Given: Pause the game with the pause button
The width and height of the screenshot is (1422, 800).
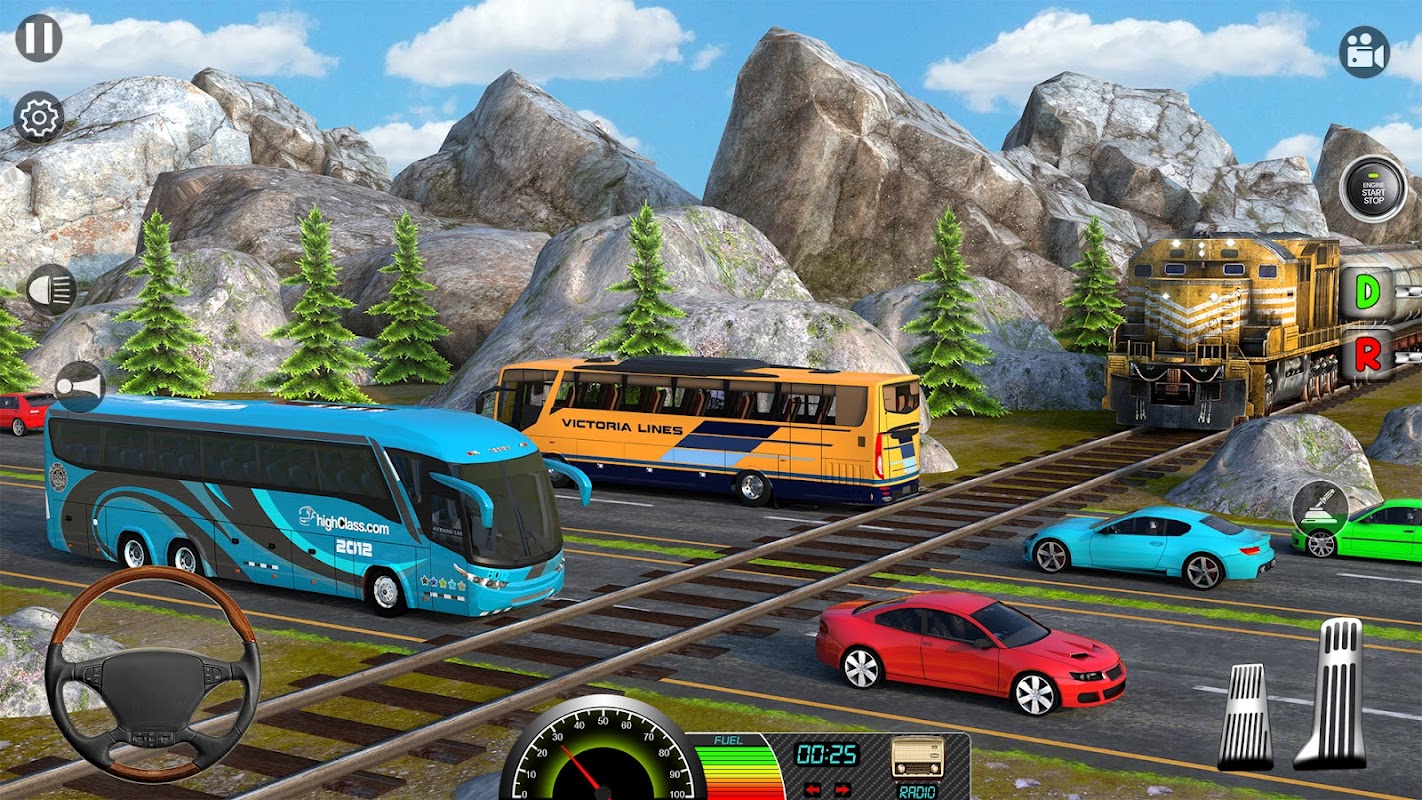Looking at the screenshot, I should [x=39, y=38].
